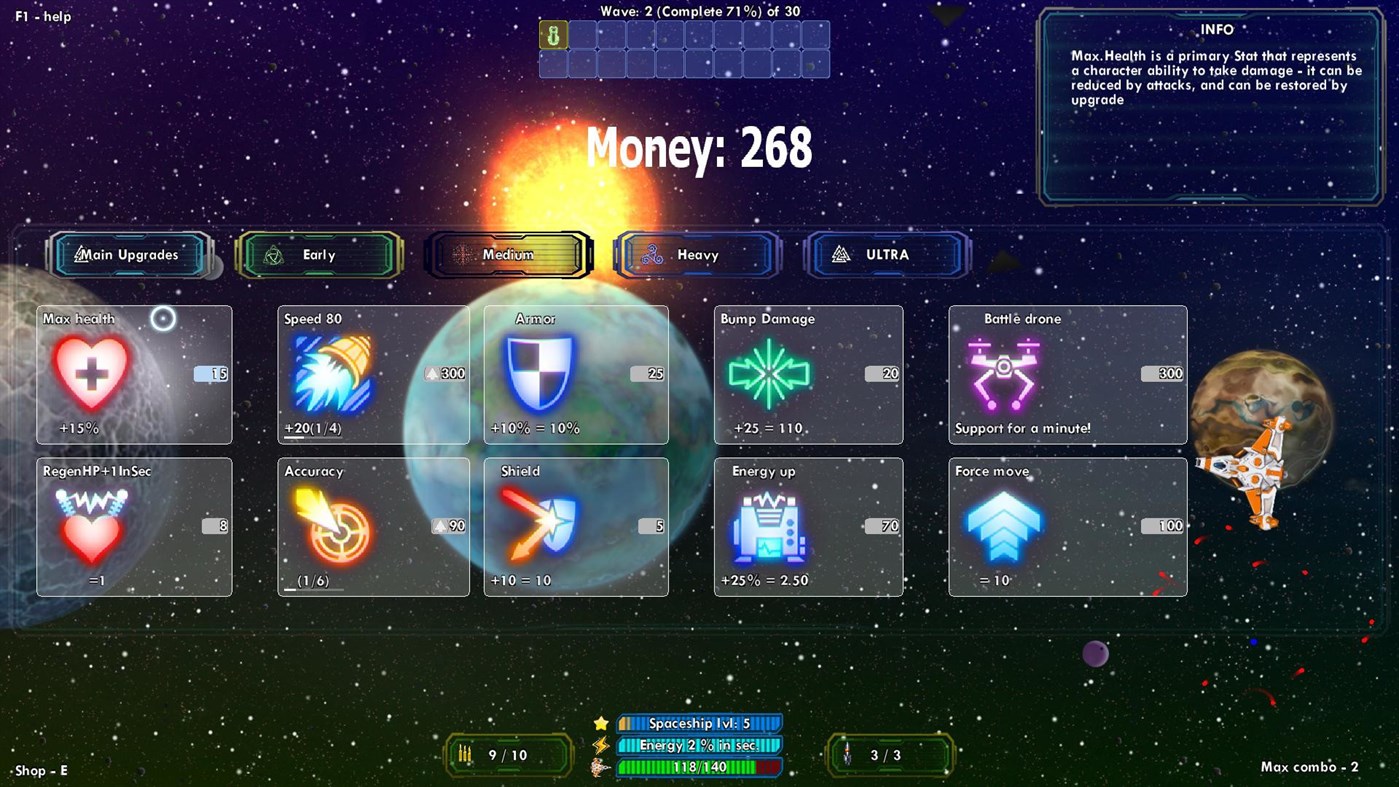Switch to the Heavy upgrades tab
Screen dimensions: 1399x787
[x=695, y=255]
